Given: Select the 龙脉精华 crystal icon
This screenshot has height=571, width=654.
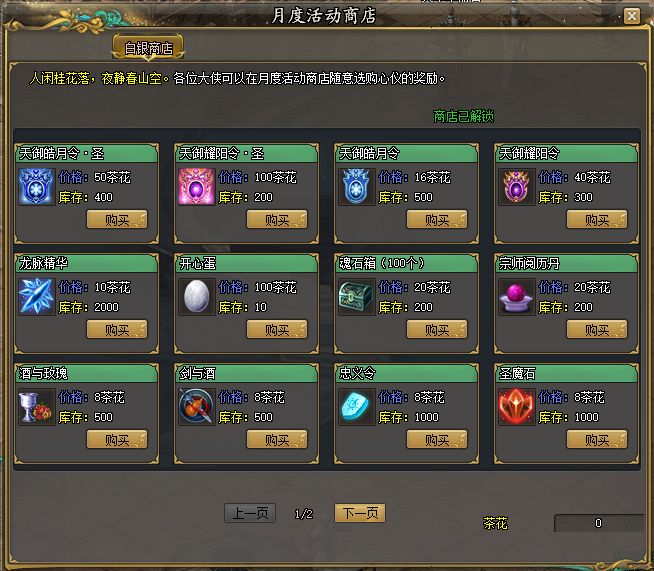Looking at the screenshot, I should pyautogui.click(x=36, y=297).
